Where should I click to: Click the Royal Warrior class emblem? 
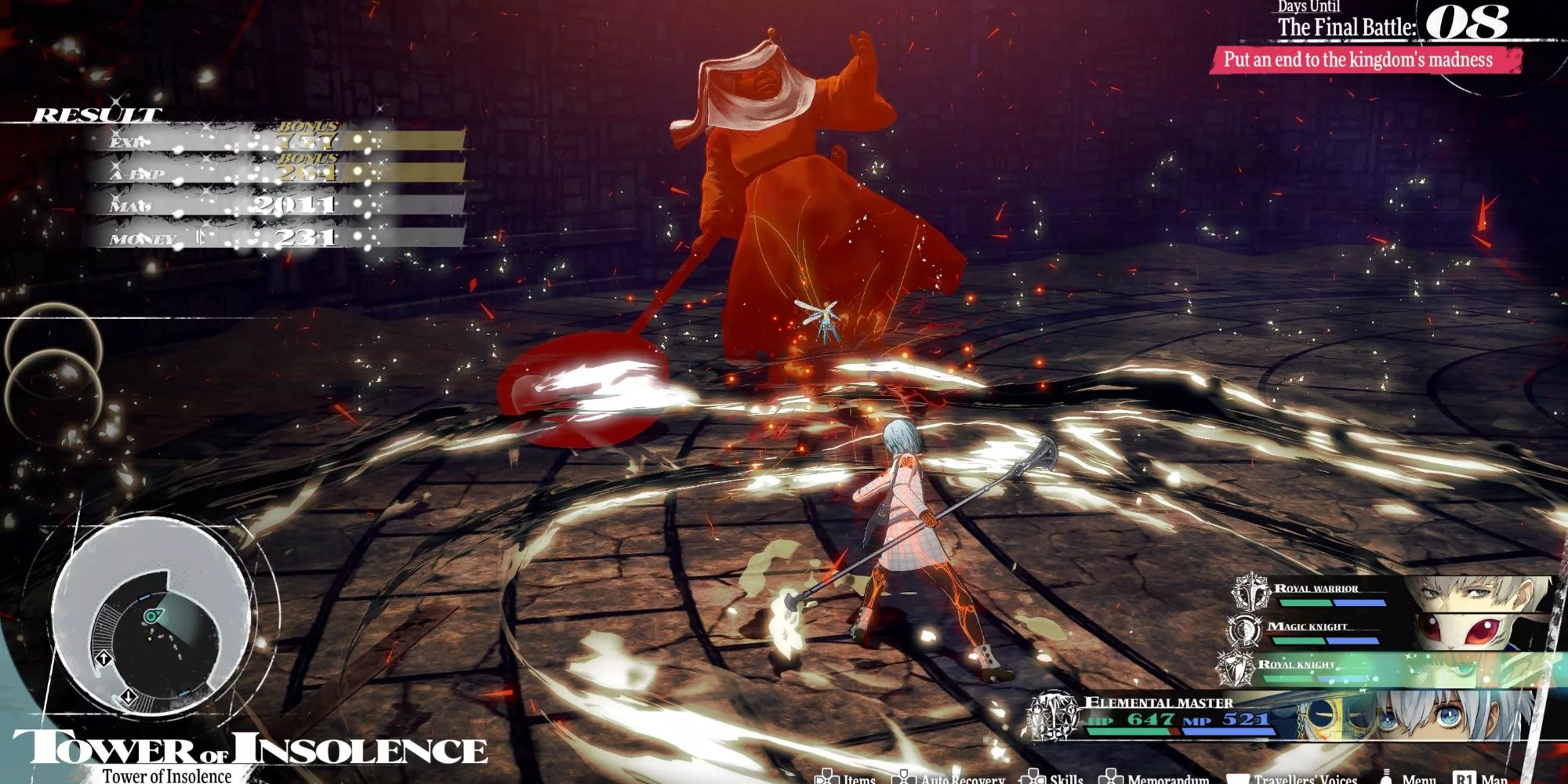pos(1249,592)
